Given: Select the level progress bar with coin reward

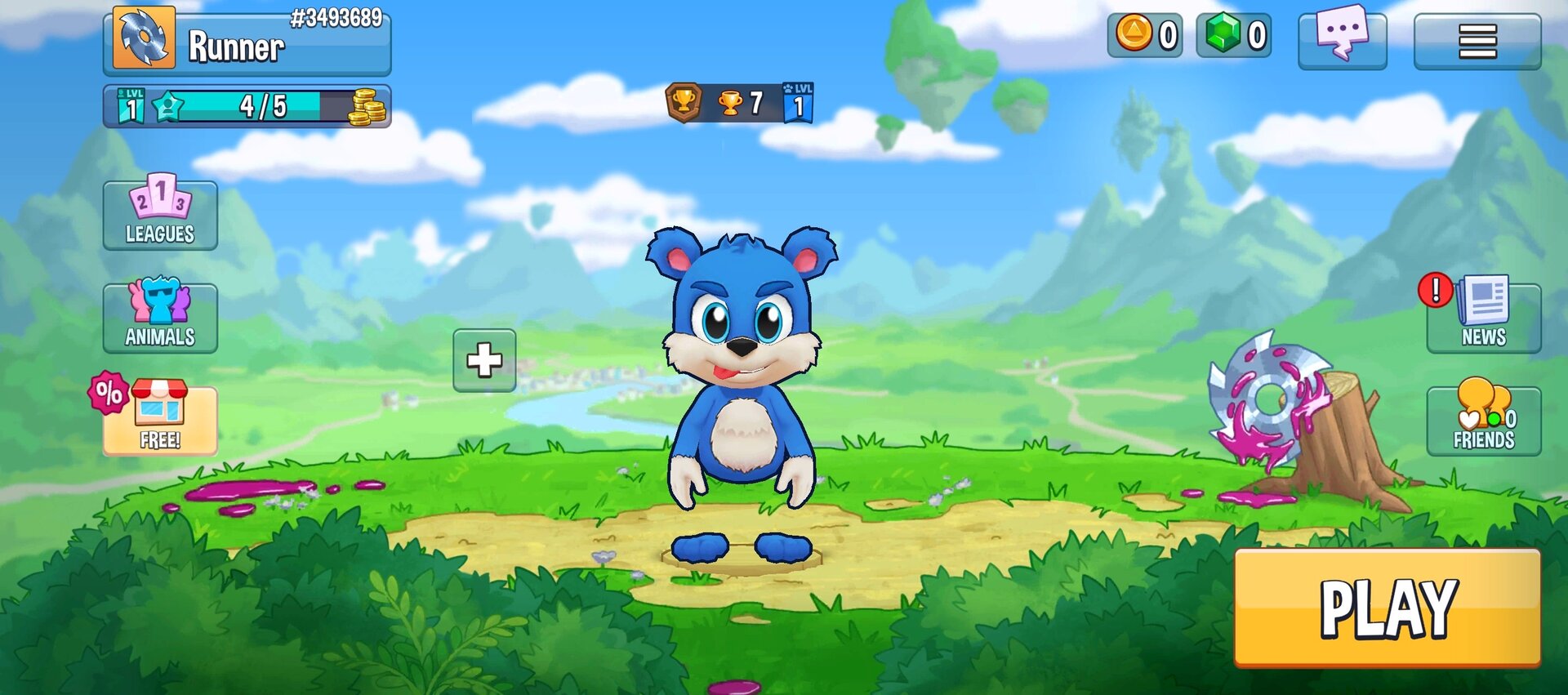Looking at the screenshot, I should coord(247,106).
